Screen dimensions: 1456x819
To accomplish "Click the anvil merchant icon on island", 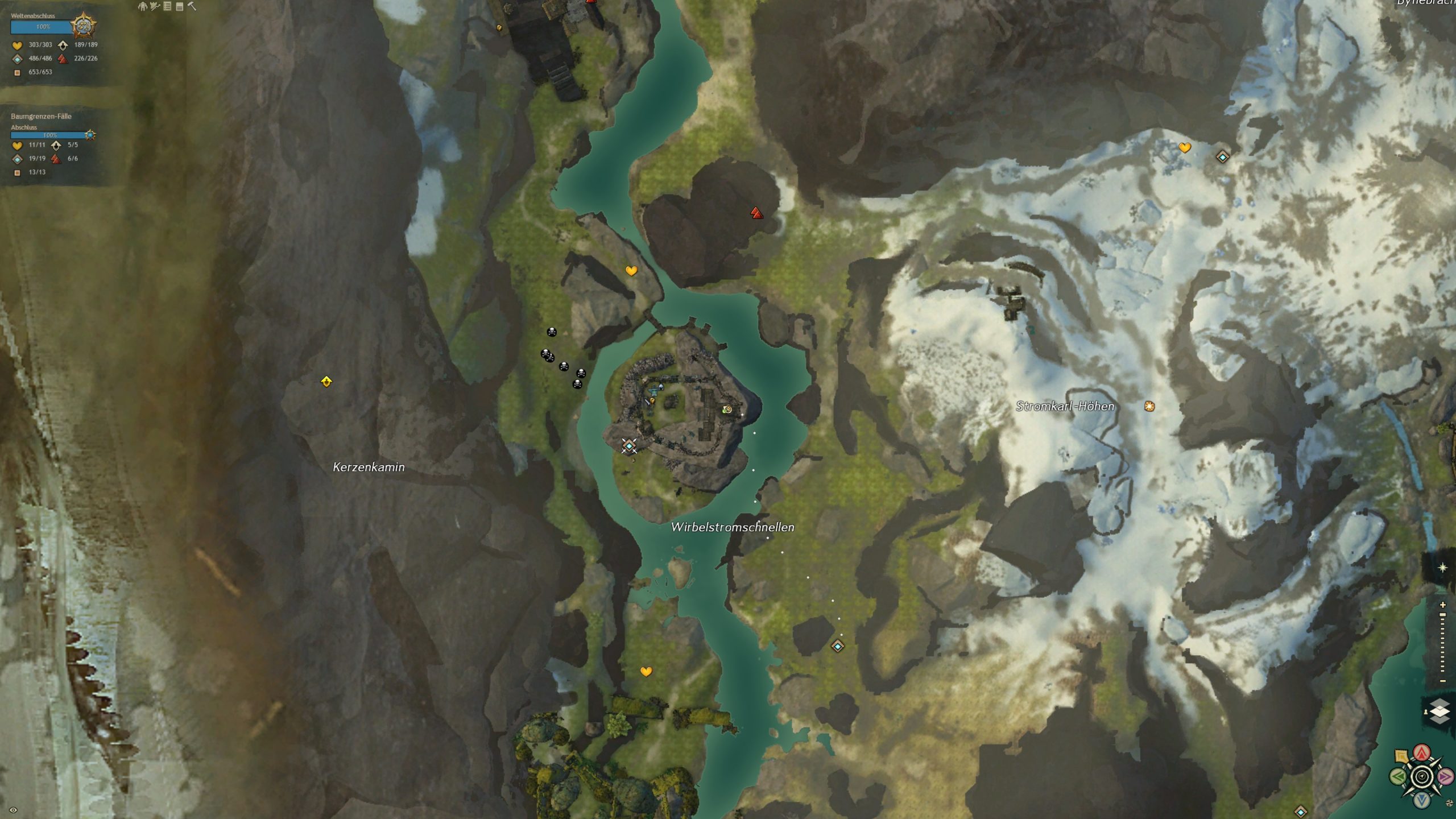I will (654, 391).
